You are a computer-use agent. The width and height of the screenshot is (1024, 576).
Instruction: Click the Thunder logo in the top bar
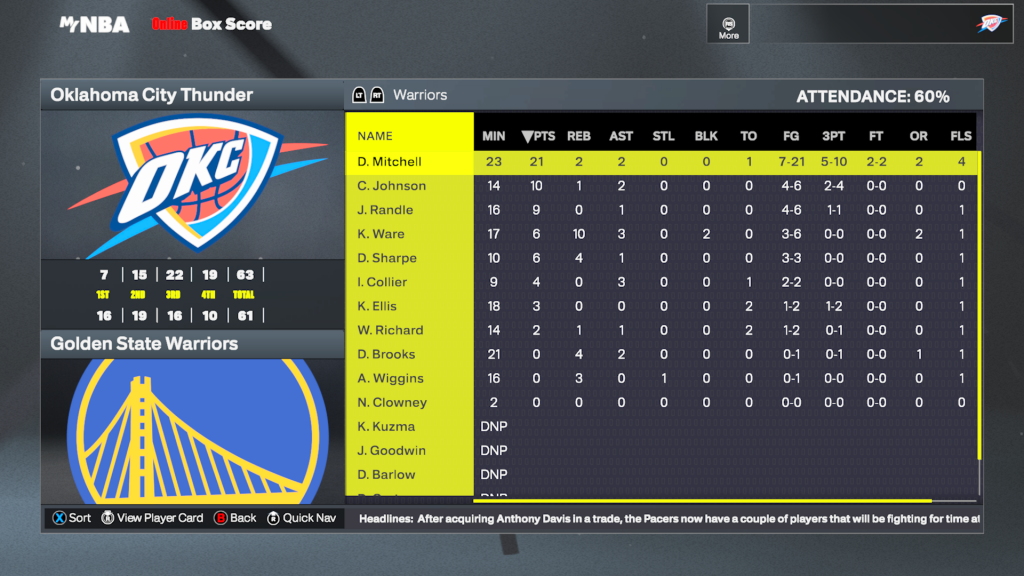pos(992,24)
